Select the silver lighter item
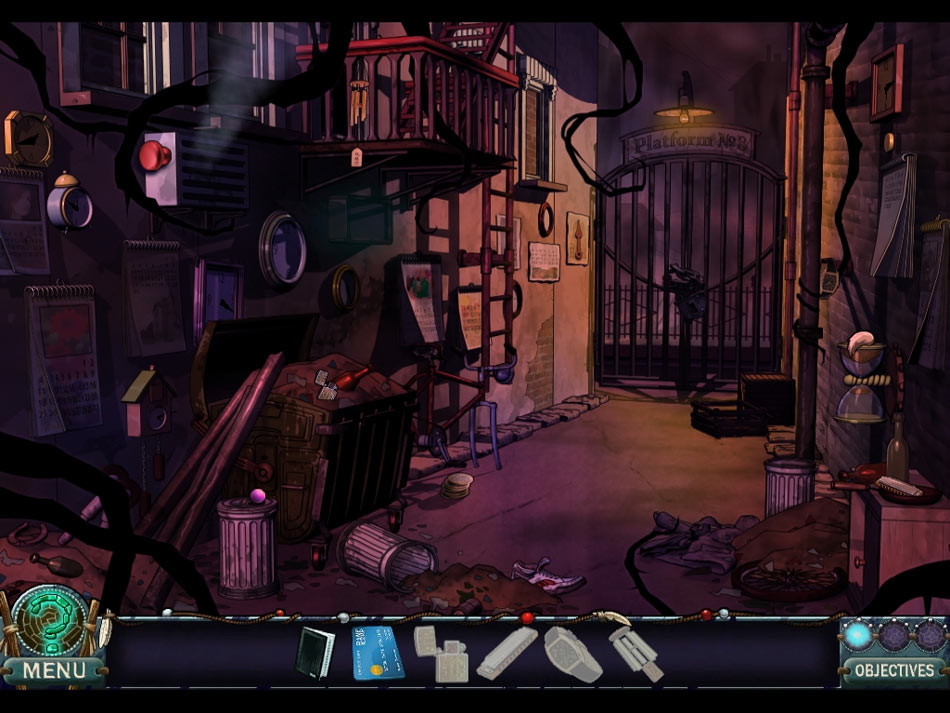 pos(441,653)
